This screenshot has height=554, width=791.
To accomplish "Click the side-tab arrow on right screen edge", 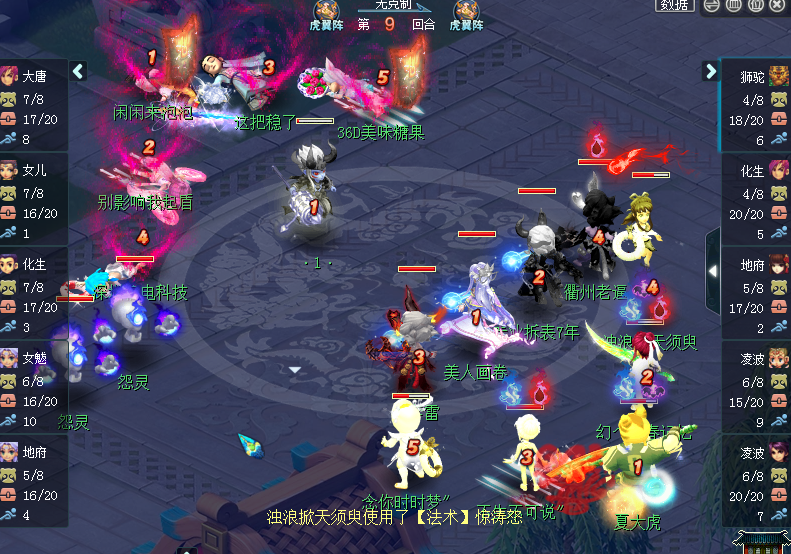I will point(712,270).
